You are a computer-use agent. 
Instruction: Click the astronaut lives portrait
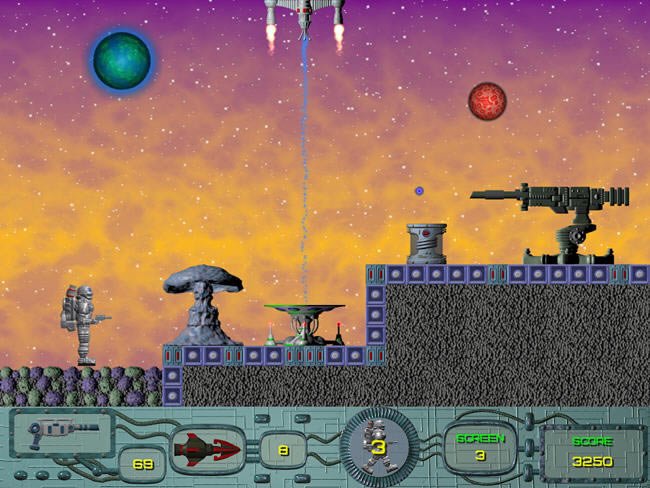379,449
